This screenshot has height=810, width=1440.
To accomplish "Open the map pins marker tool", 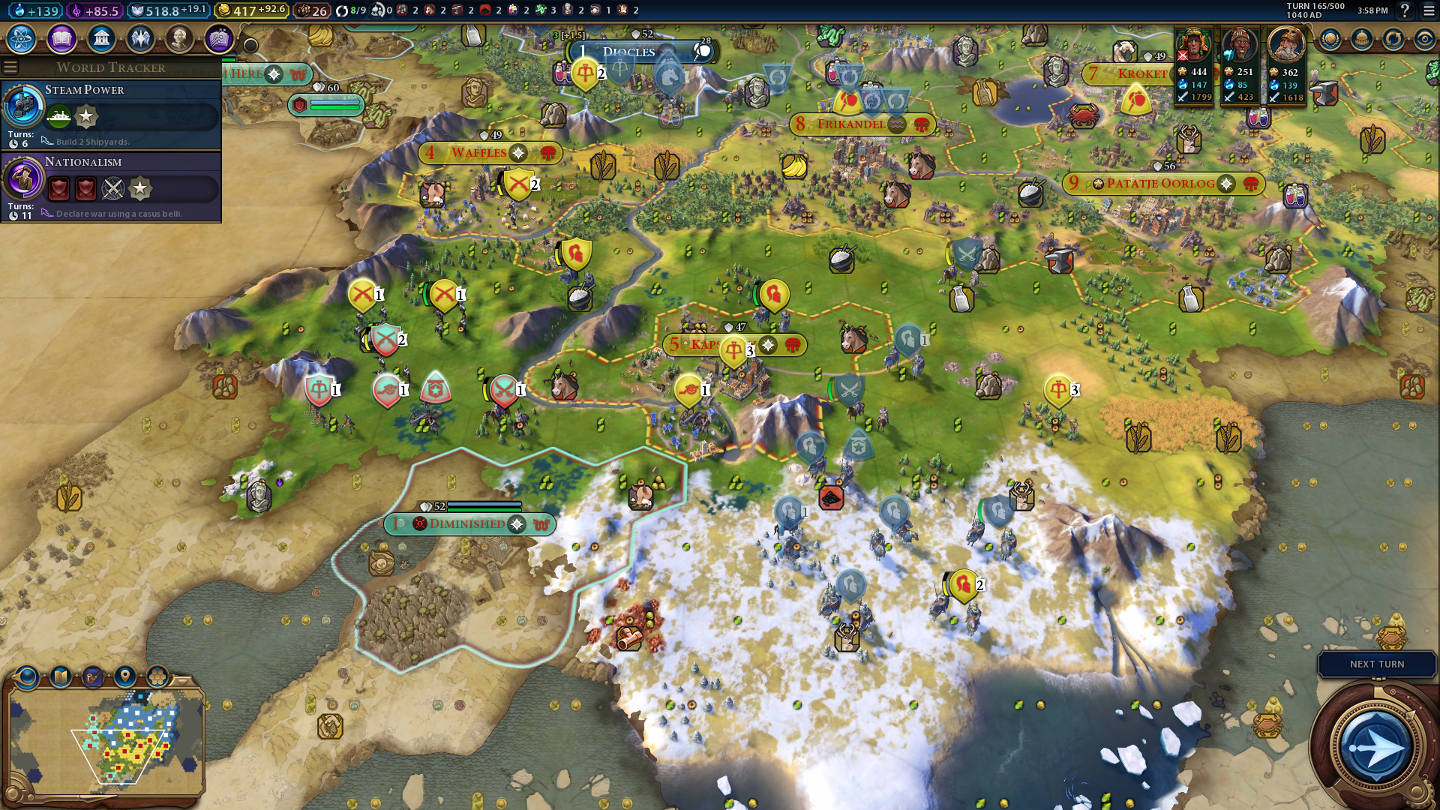I will click(125, 676).
